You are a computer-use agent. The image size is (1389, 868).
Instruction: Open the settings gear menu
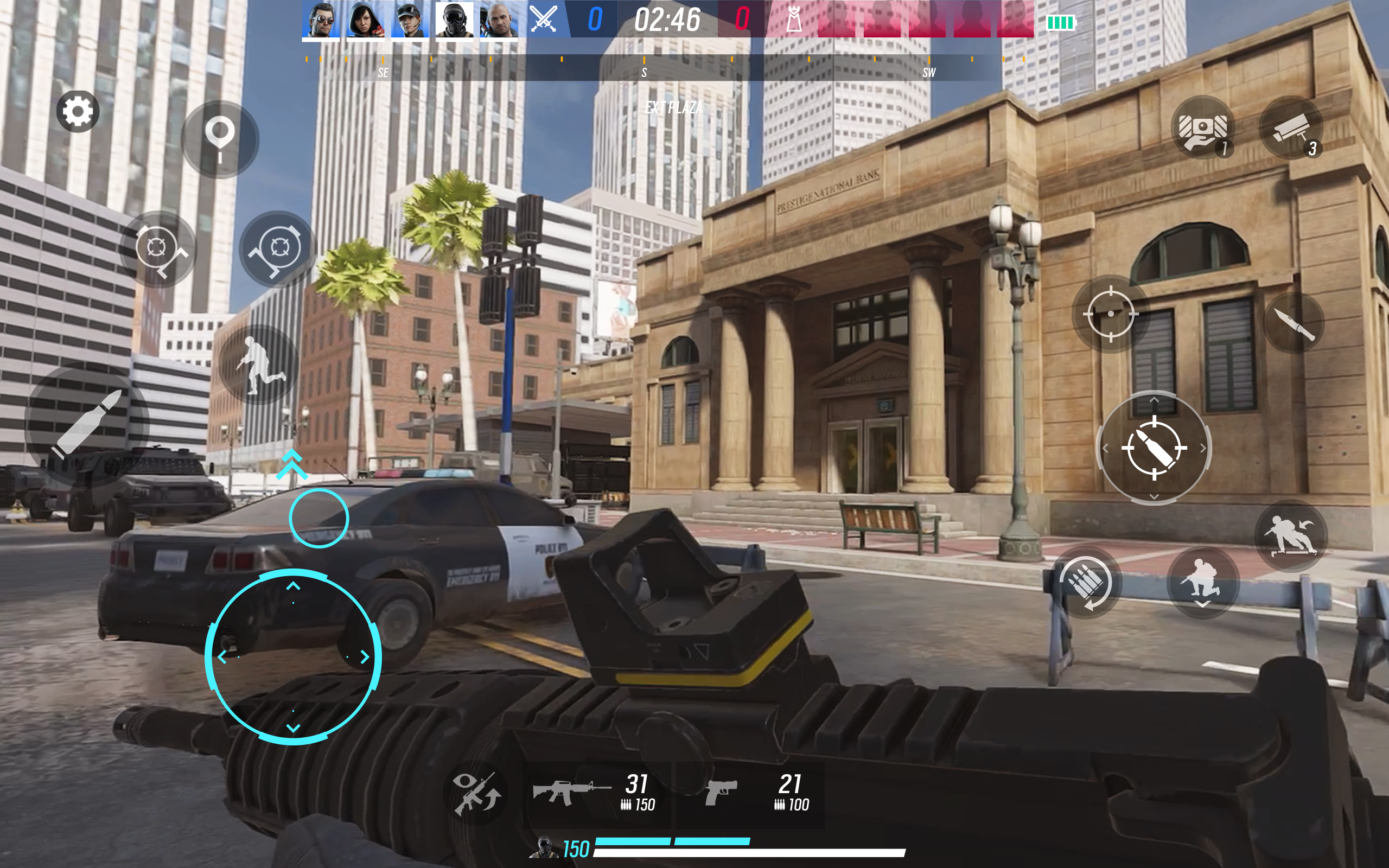[78, 111]
